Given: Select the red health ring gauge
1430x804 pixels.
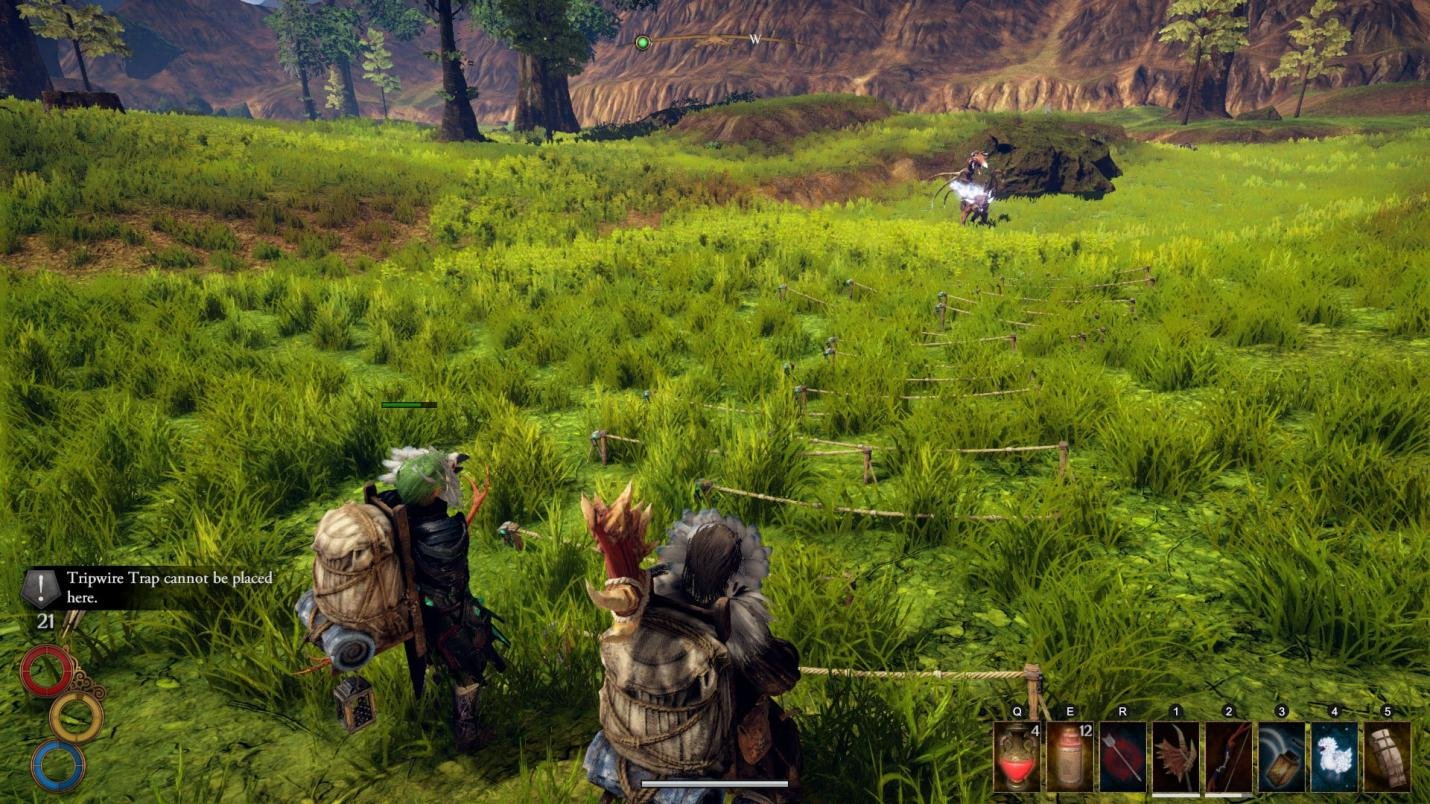Looking at the screenshot, I should [x=47, y=670].
